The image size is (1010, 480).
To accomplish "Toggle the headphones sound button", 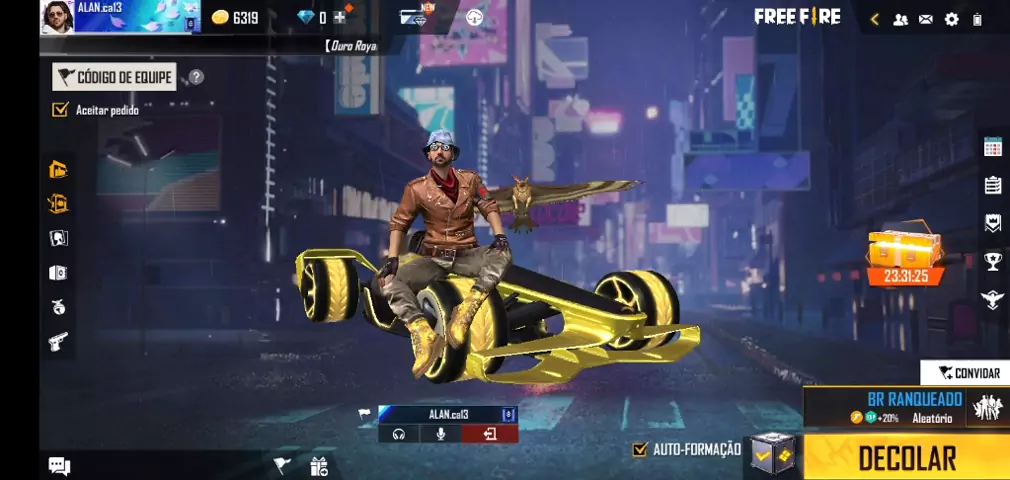I will pyautogui.click(x=399, y=434).
